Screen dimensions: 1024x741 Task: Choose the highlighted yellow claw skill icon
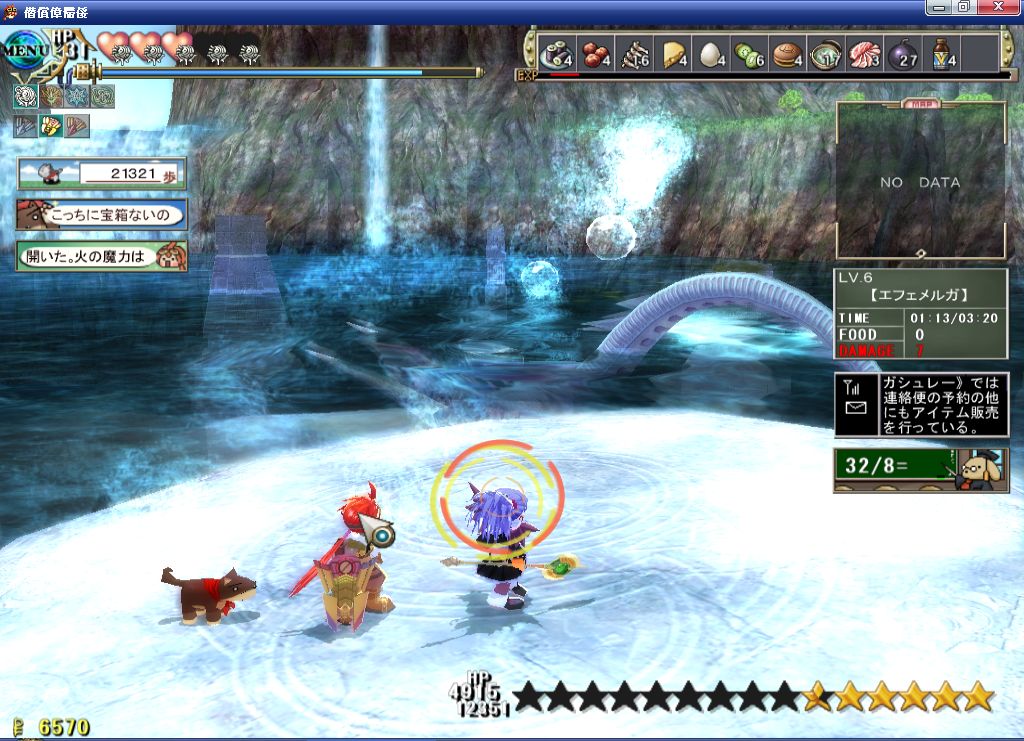tap(51, 126)
